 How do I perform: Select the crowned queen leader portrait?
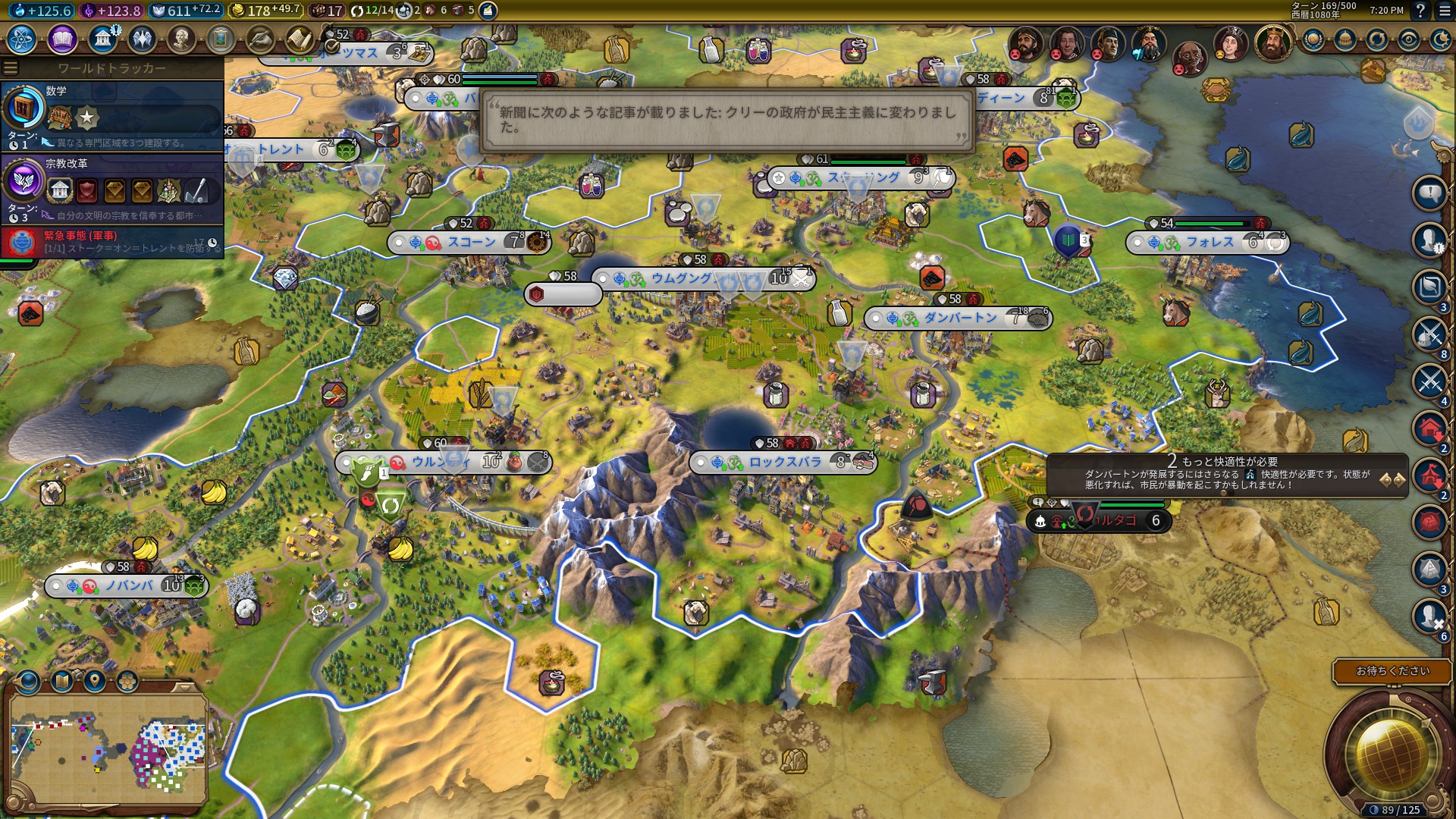pos(1229,44)
